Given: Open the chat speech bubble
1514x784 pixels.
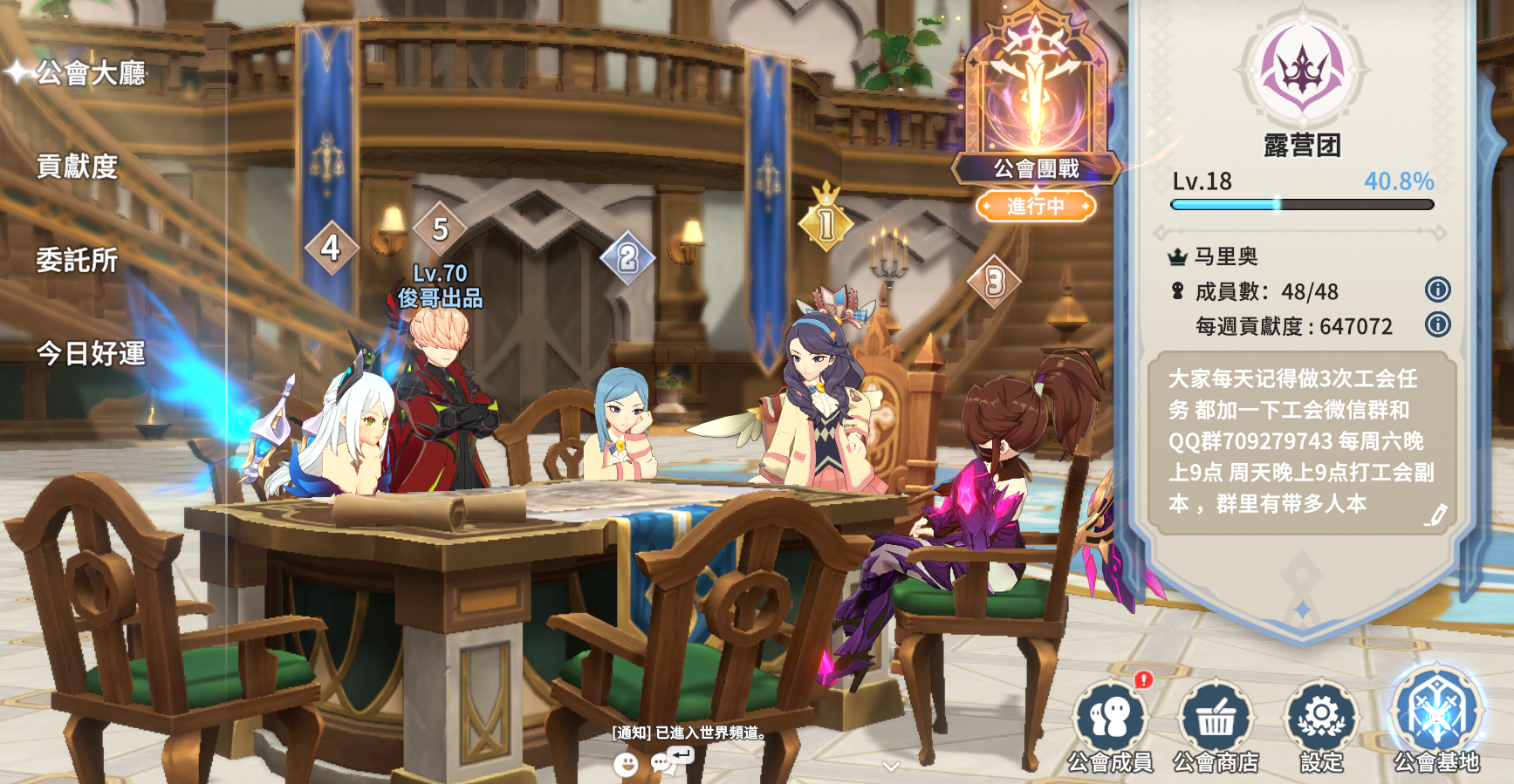Looking at the screenshot, I should click(x=668, y=762).
